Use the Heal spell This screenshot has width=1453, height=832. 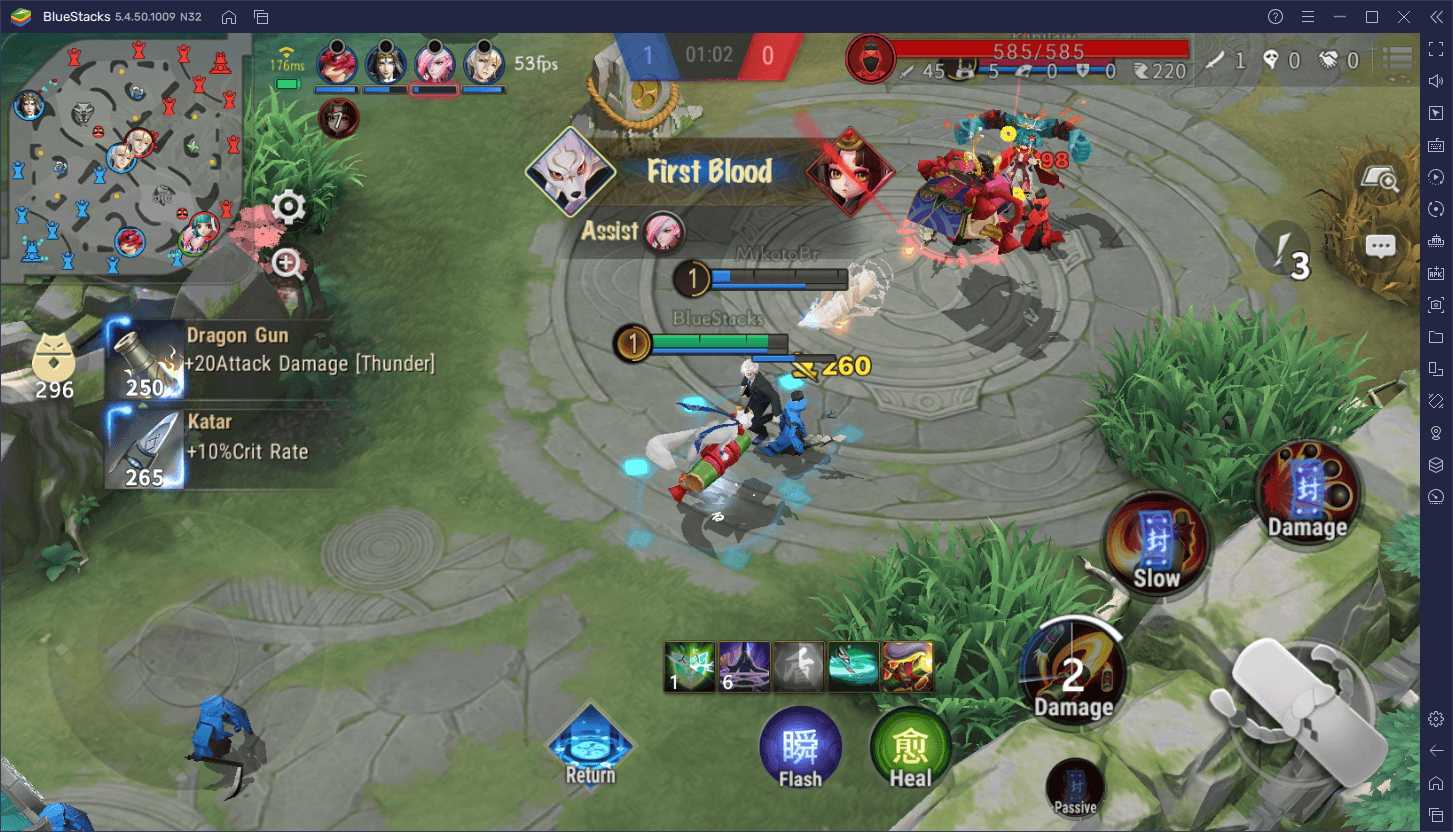(910, 752)
